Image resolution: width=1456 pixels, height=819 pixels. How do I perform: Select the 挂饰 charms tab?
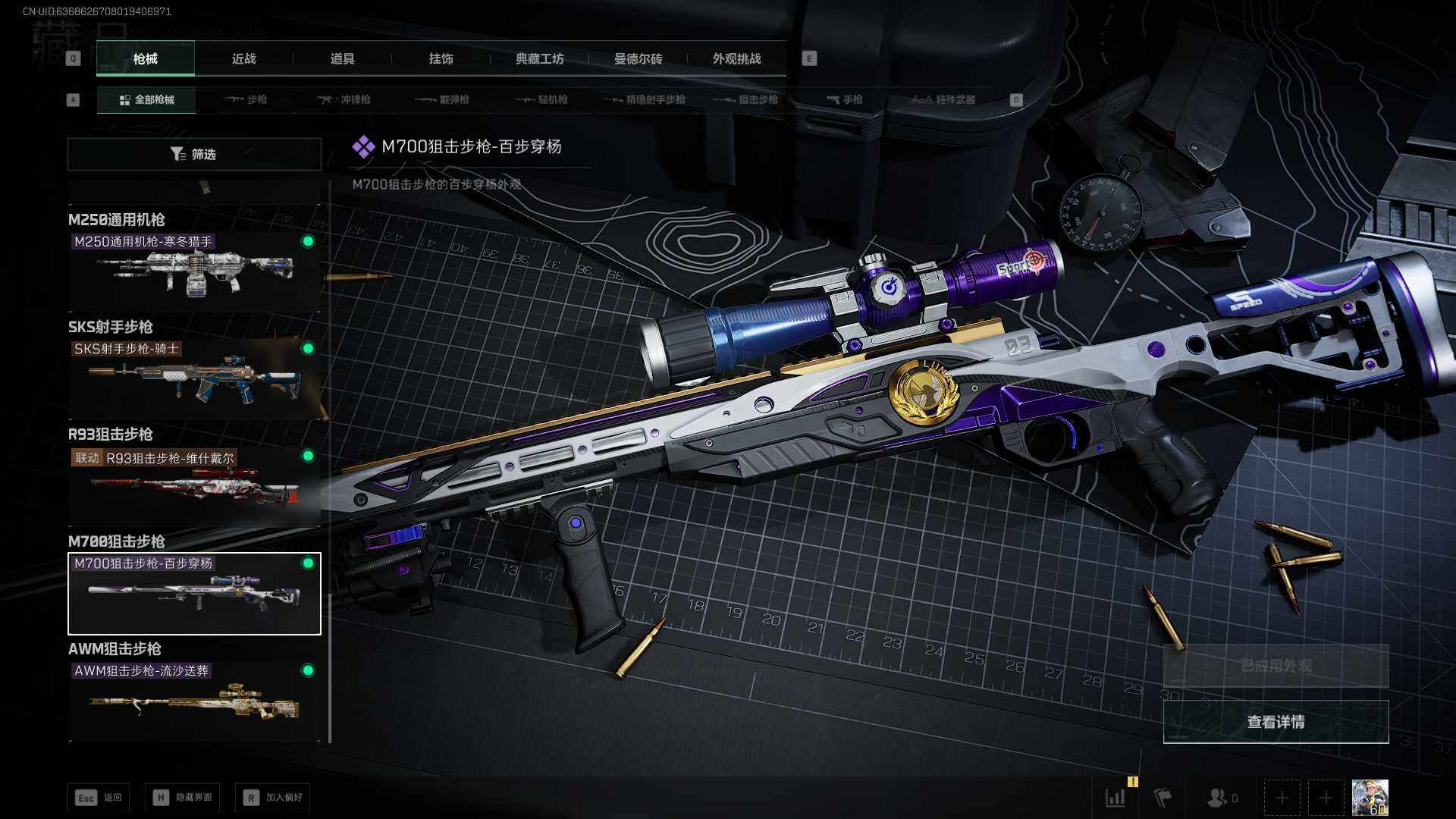coord(441,58)
